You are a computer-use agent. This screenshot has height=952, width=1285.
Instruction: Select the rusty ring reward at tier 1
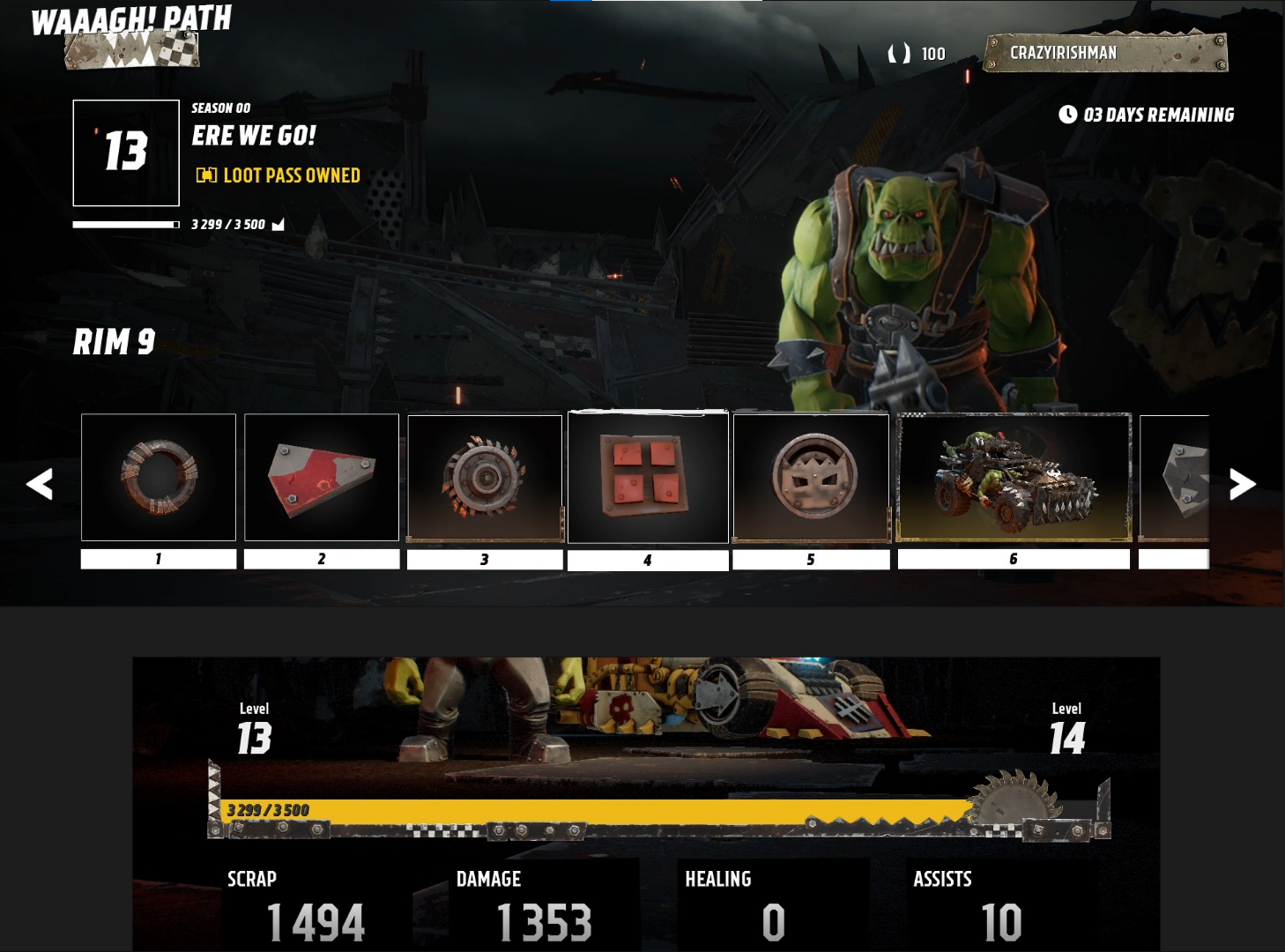(159, 477)
